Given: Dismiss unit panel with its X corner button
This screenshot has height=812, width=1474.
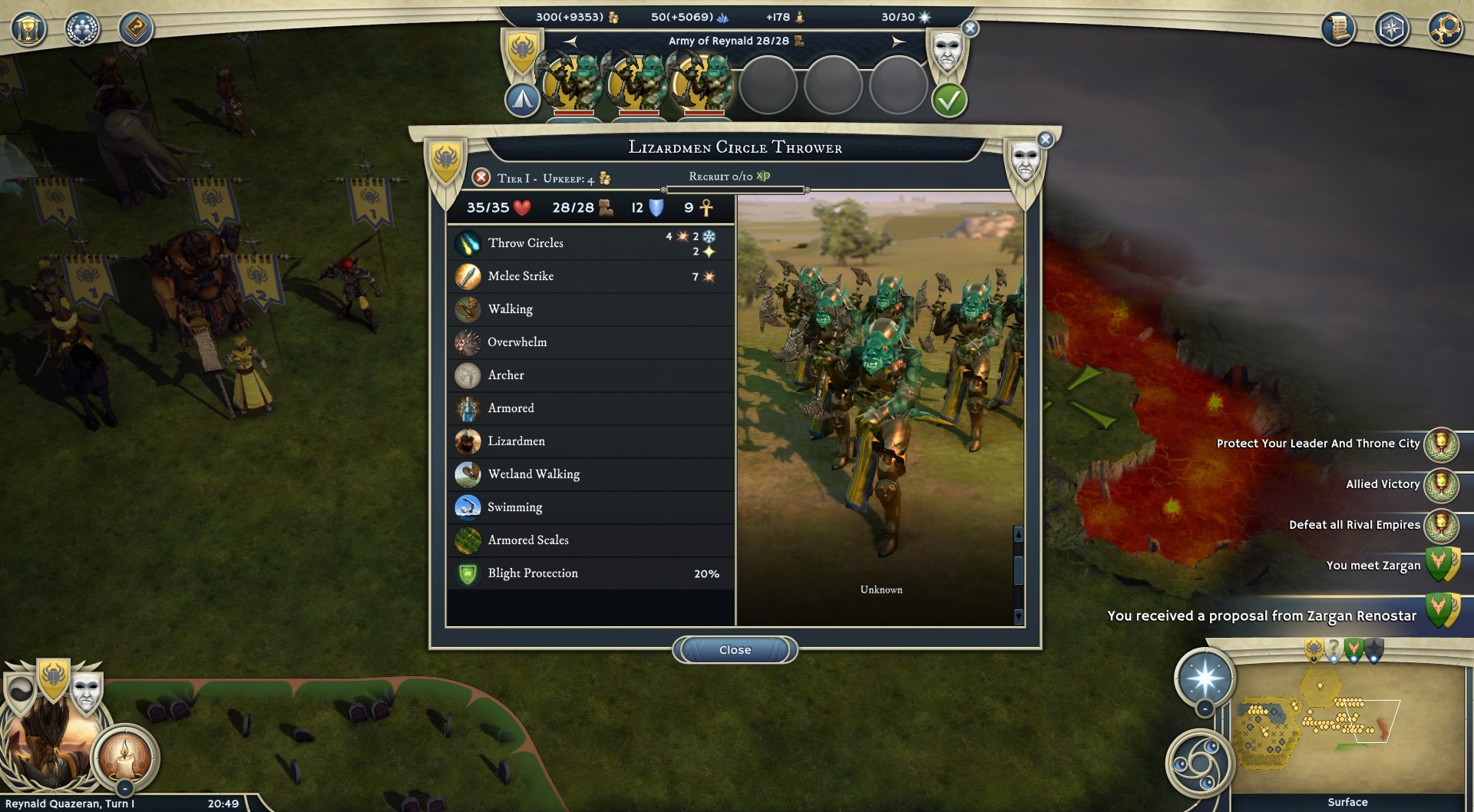Looking at the screenshot, I should pyautogui.click(x=1045, y=140).
